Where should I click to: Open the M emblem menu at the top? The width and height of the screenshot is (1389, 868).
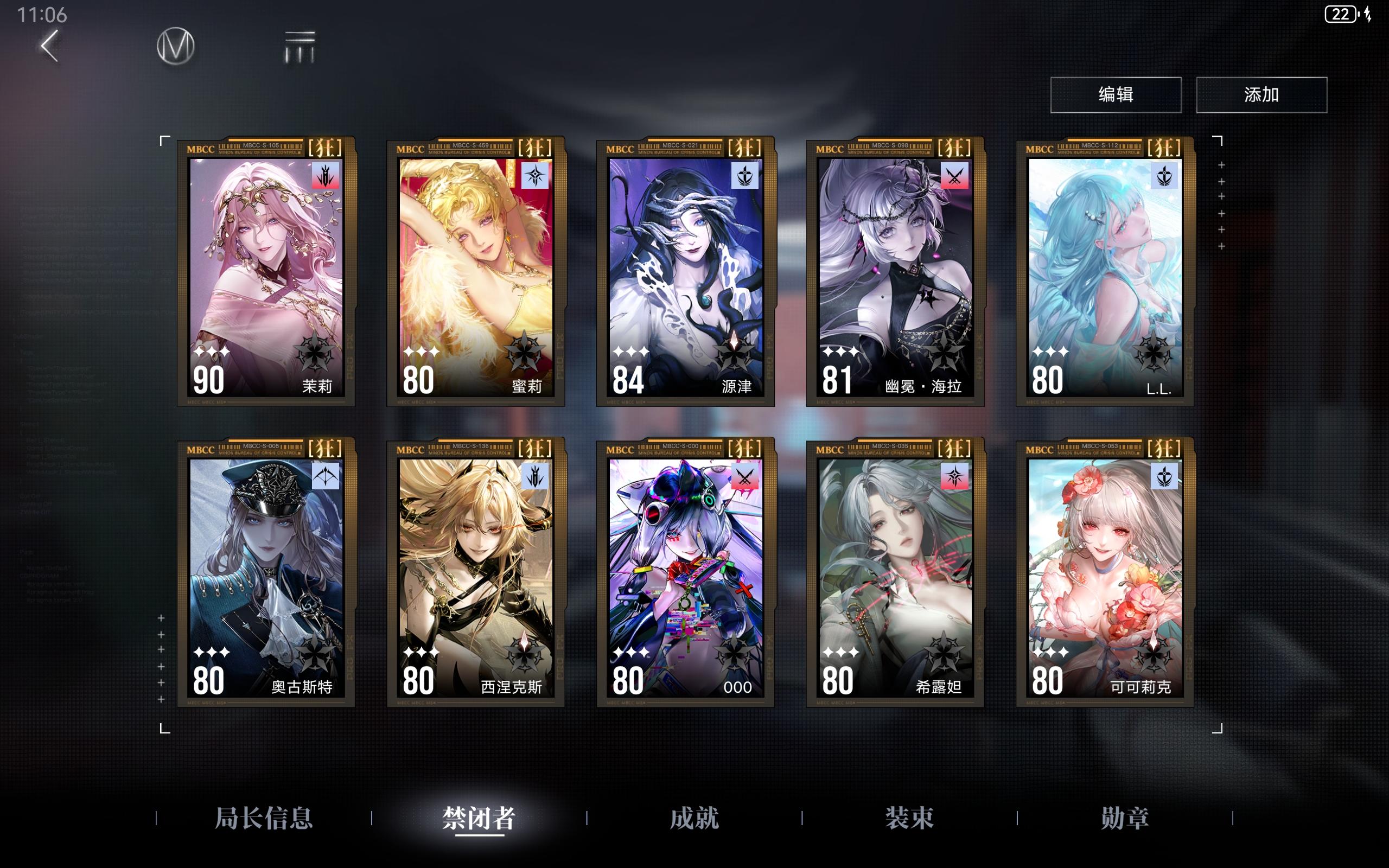point(176,47)
